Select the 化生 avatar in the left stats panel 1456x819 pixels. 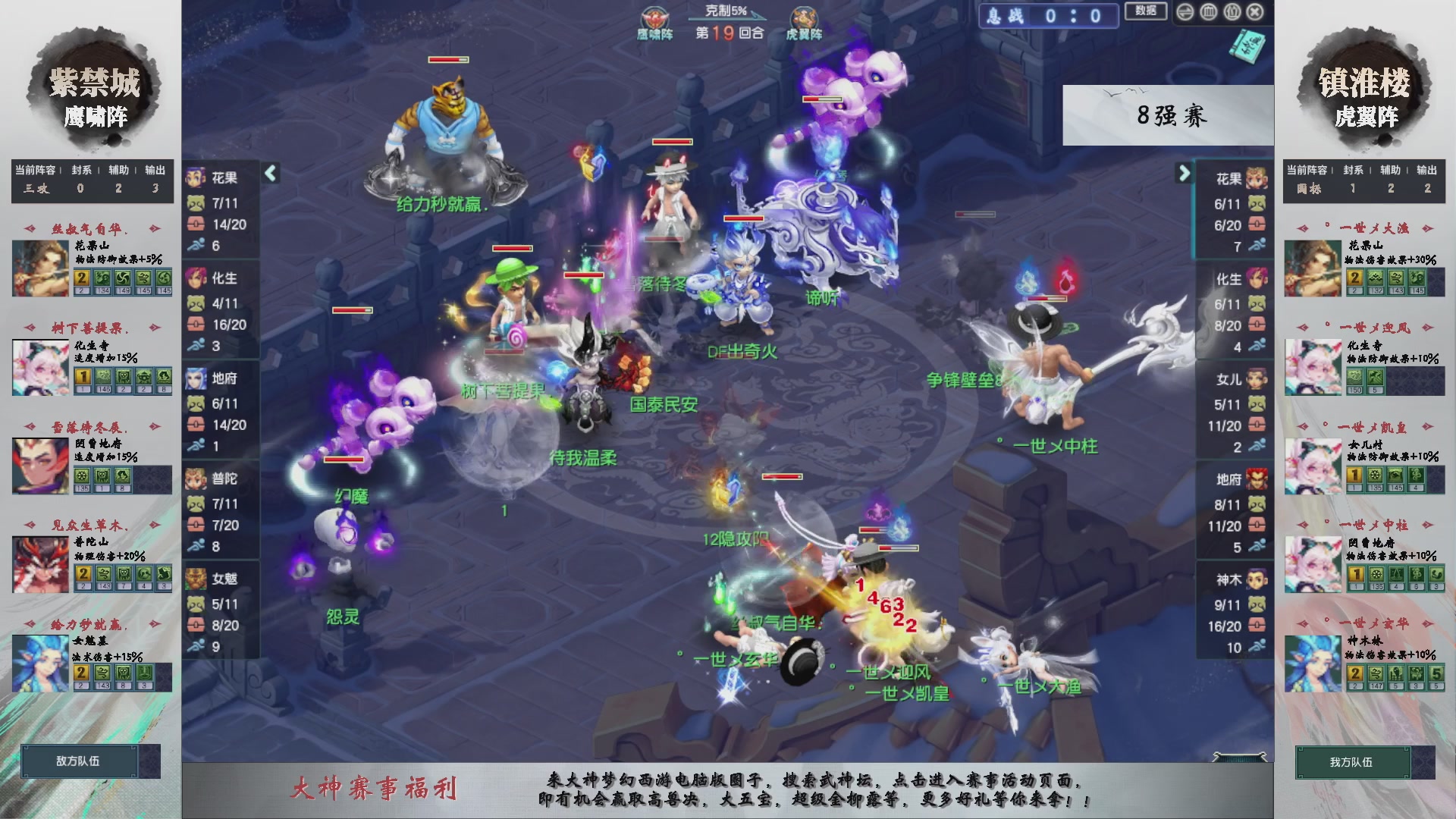coord(199,279)
